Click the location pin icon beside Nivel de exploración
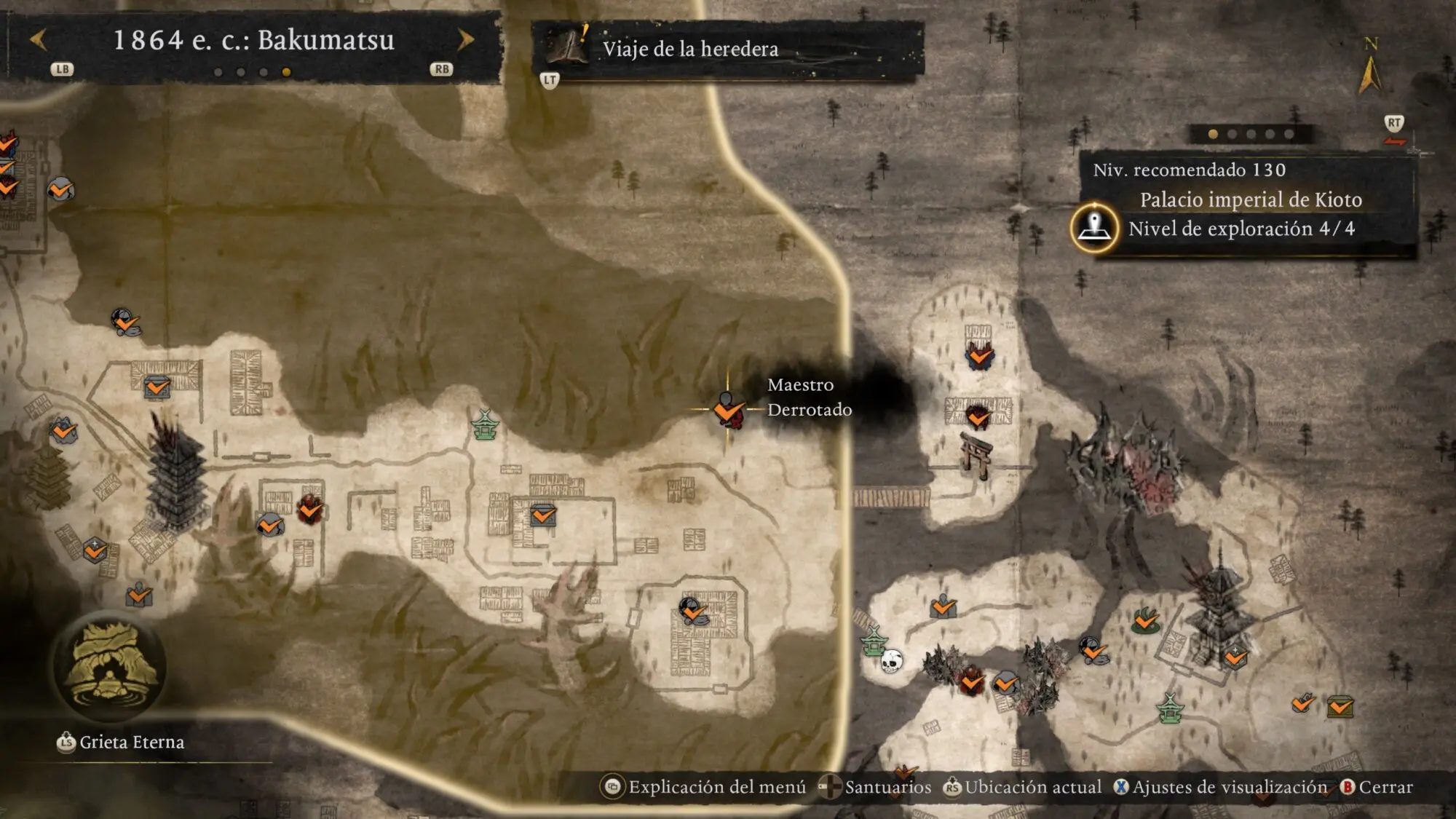 [1094, 228]
